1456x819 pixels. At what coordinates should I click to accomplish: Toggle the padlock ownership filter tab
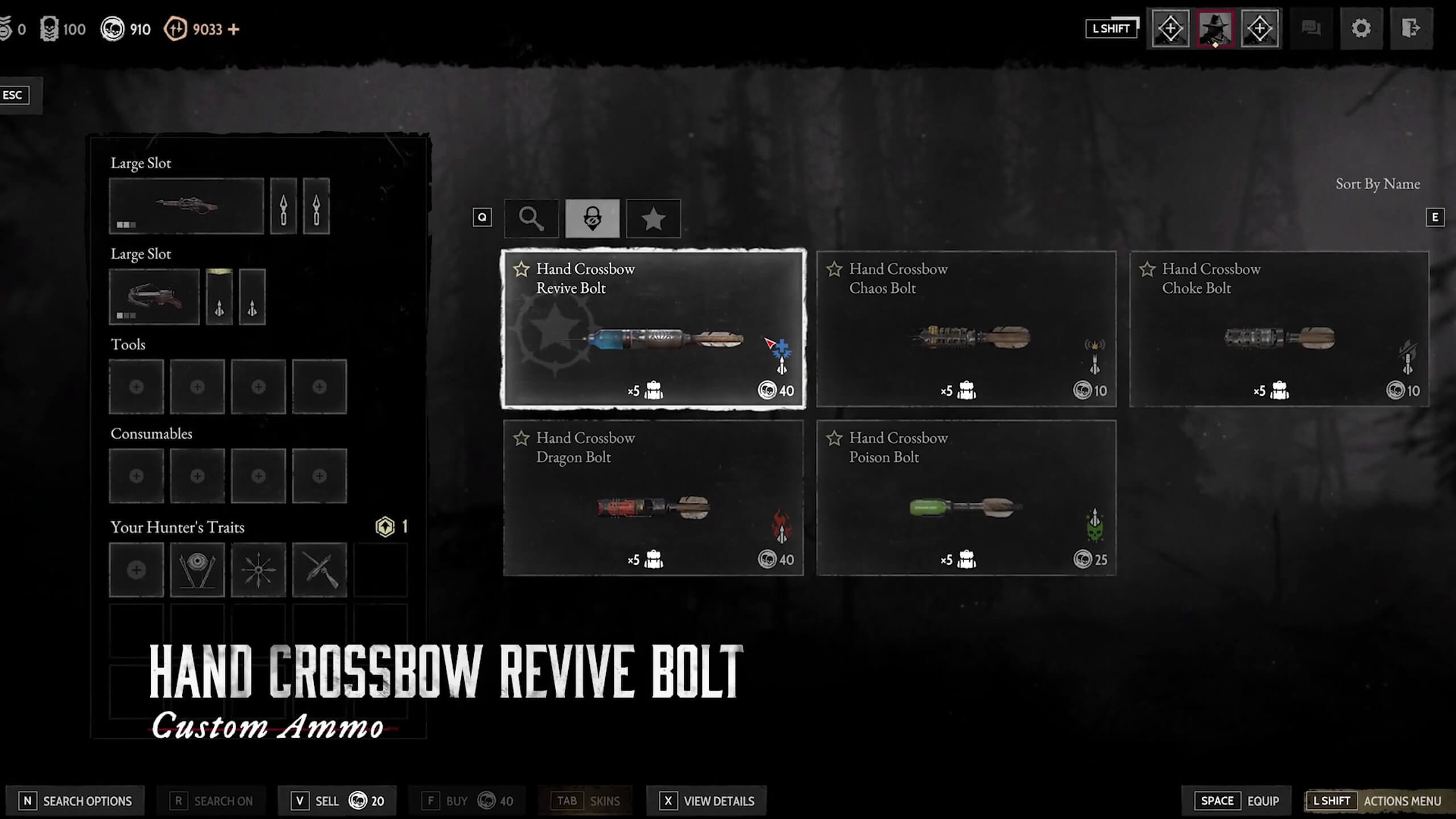[x=592, y=218]
